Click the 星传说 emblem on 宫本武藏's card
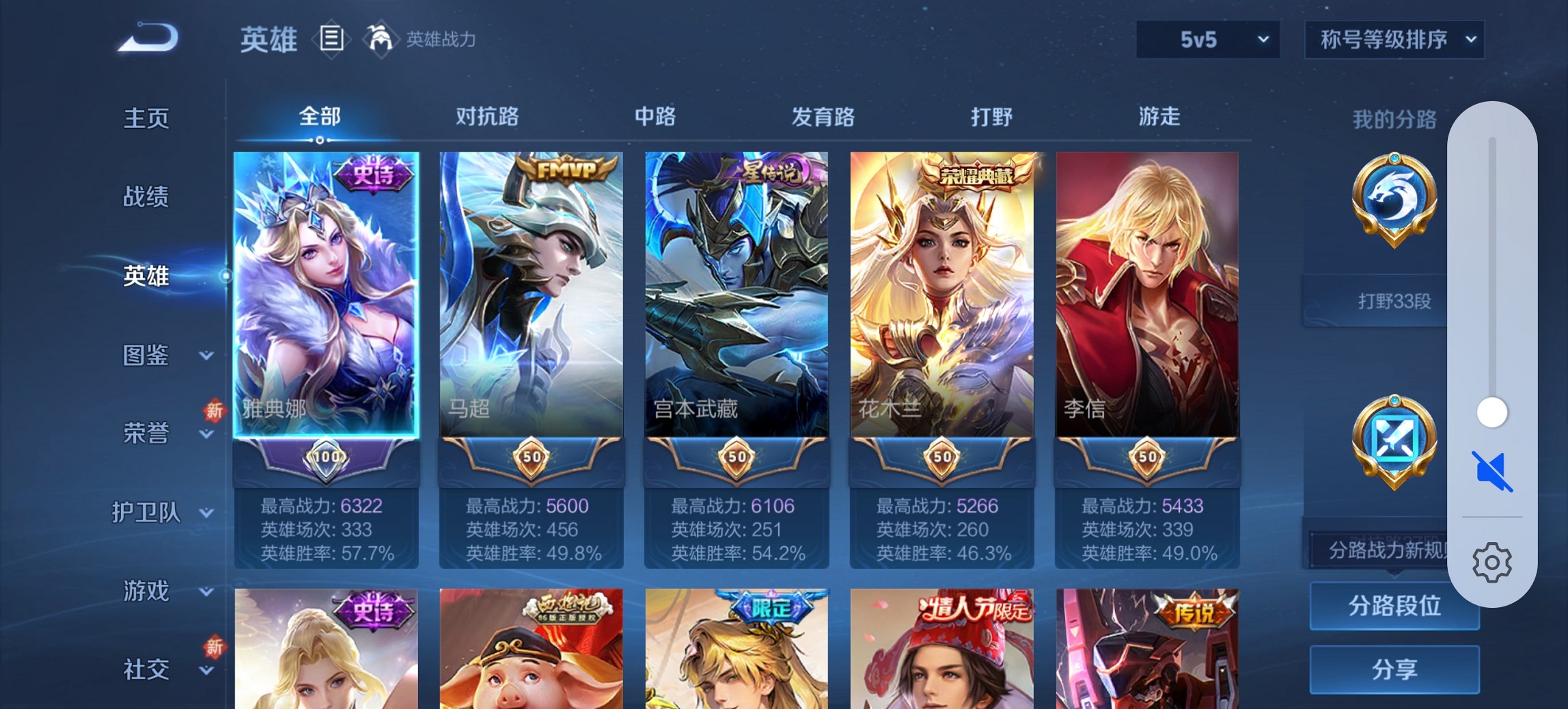1568x709 pixels. 767,171
